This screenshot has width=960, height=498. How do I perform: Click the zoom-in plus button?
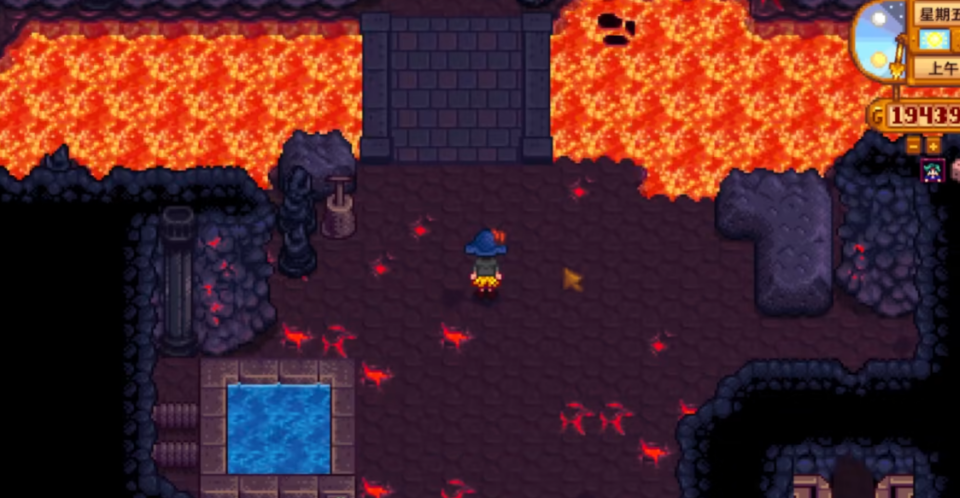[x=933, y=146]
